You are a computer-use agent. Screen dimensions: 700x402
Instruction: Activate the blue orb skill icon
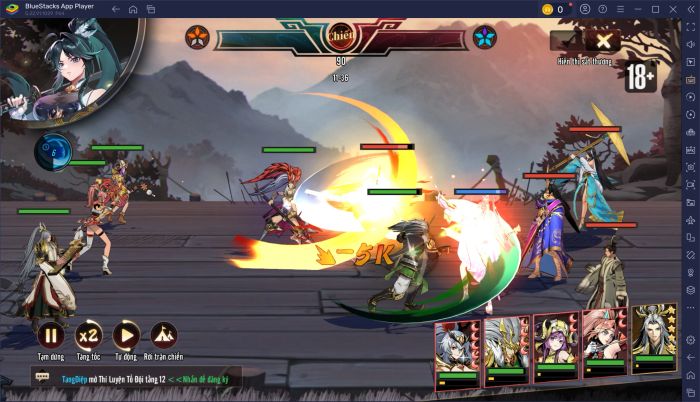click(53, 151)
